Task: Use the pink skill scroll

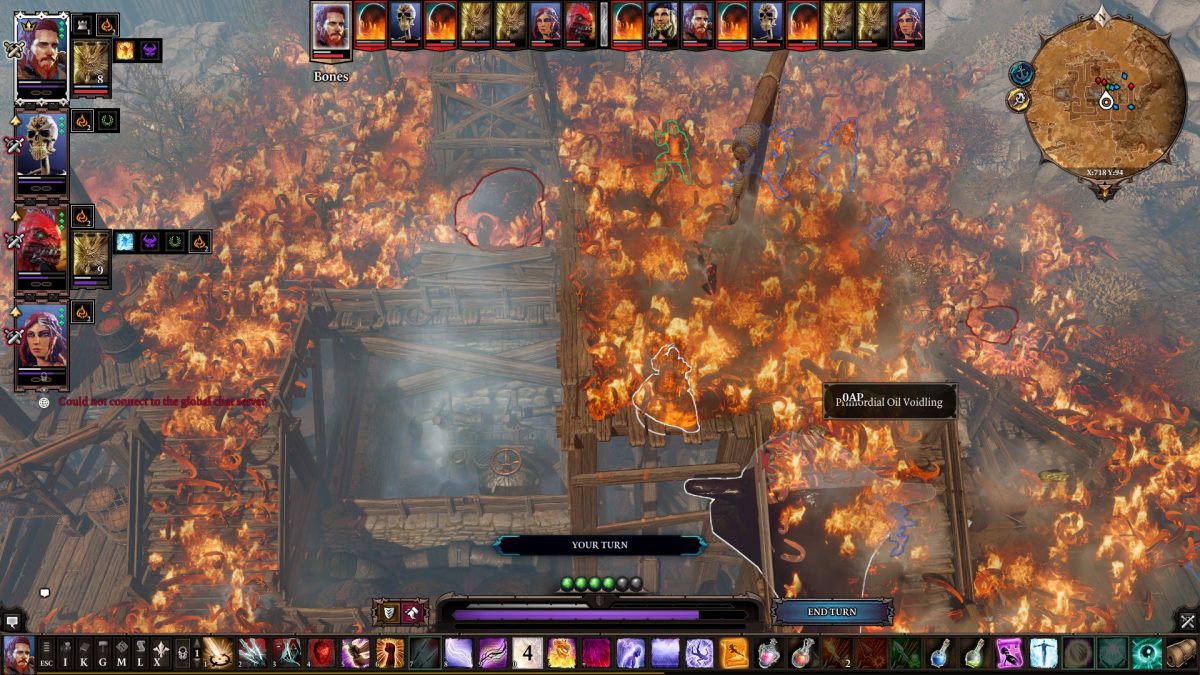Action: [1009, 653]
